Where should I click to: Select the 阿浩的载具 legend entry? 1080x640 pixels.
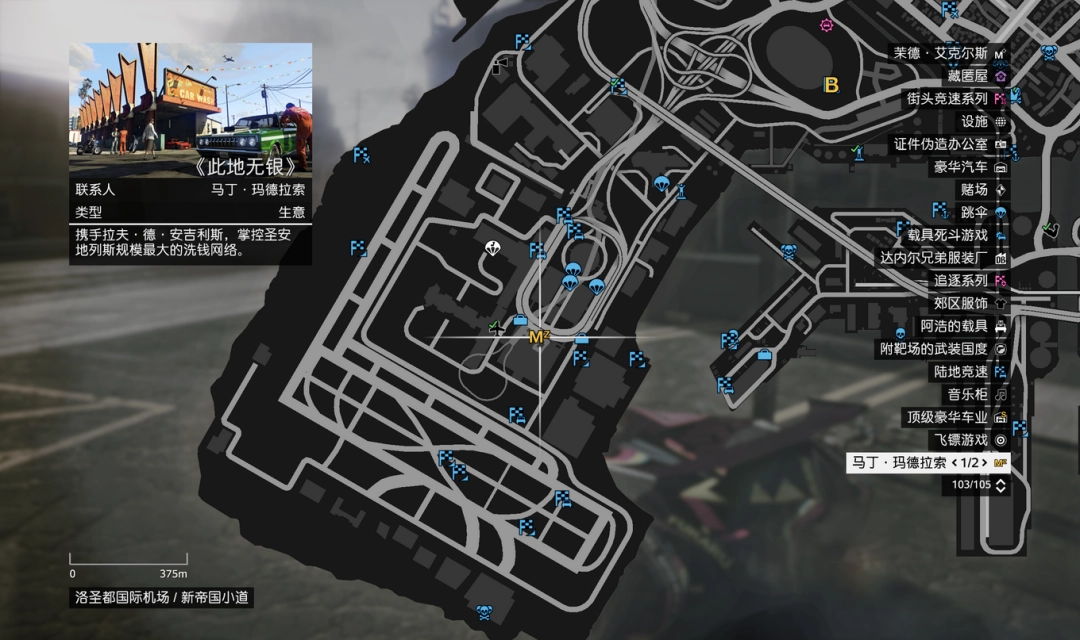(957, 326)
